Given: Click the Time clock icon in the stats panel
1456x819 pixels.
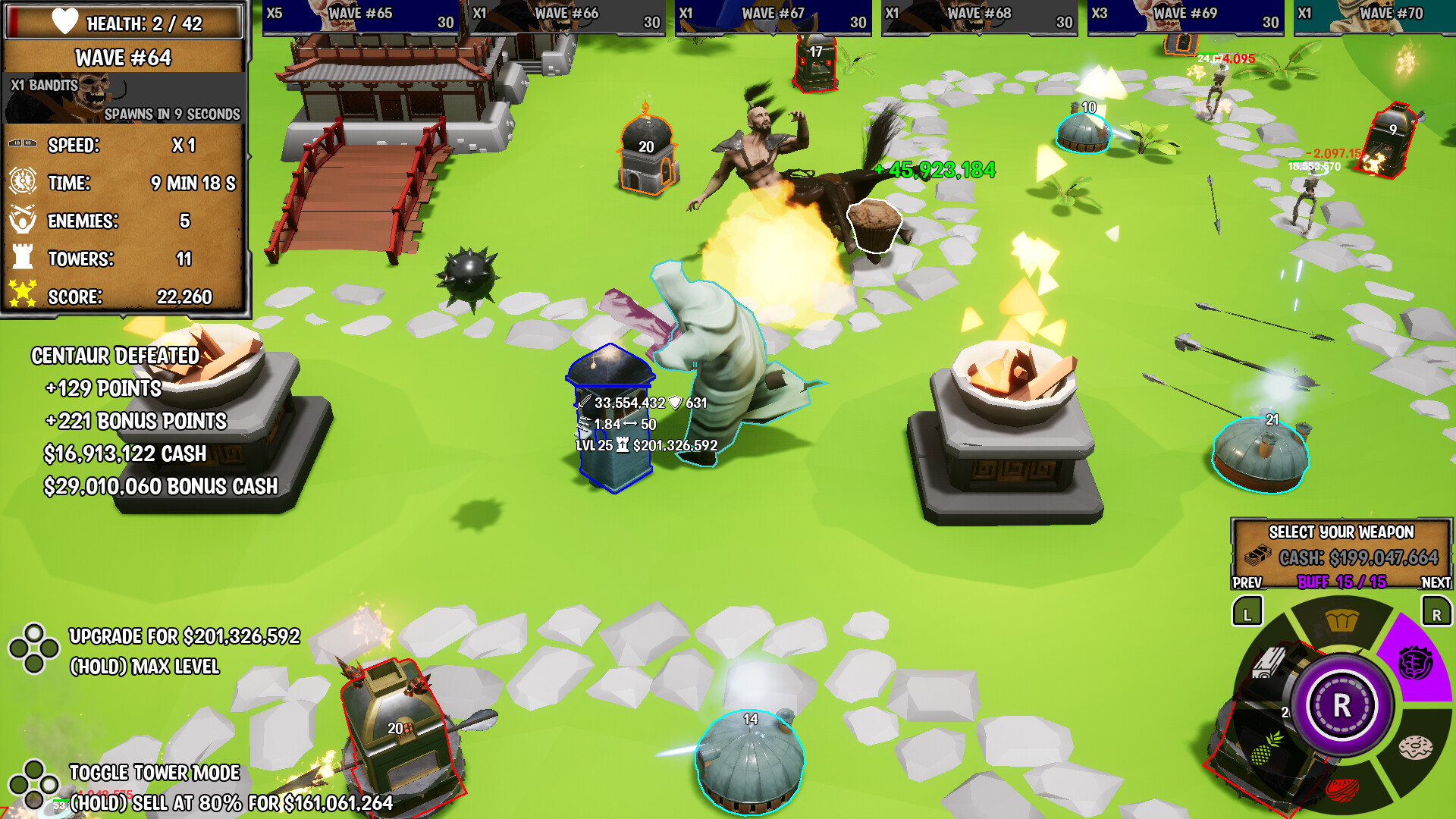Looking at the screenshot, I should [21, 181].
